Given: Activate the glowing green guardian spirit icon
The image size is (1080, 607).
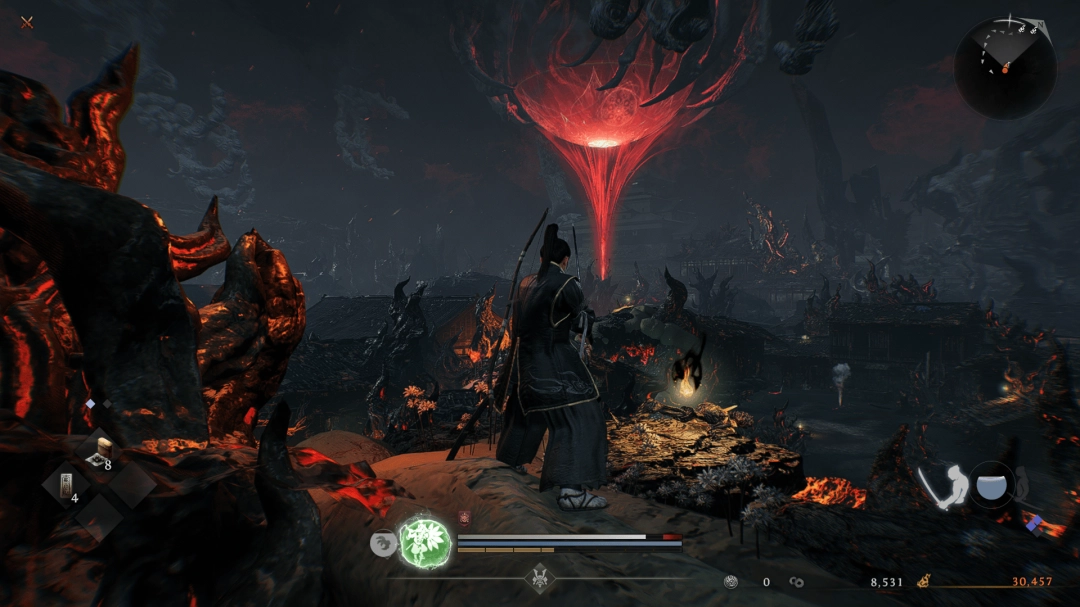Looking at the screenshot, I should click(x=421, y=542).
